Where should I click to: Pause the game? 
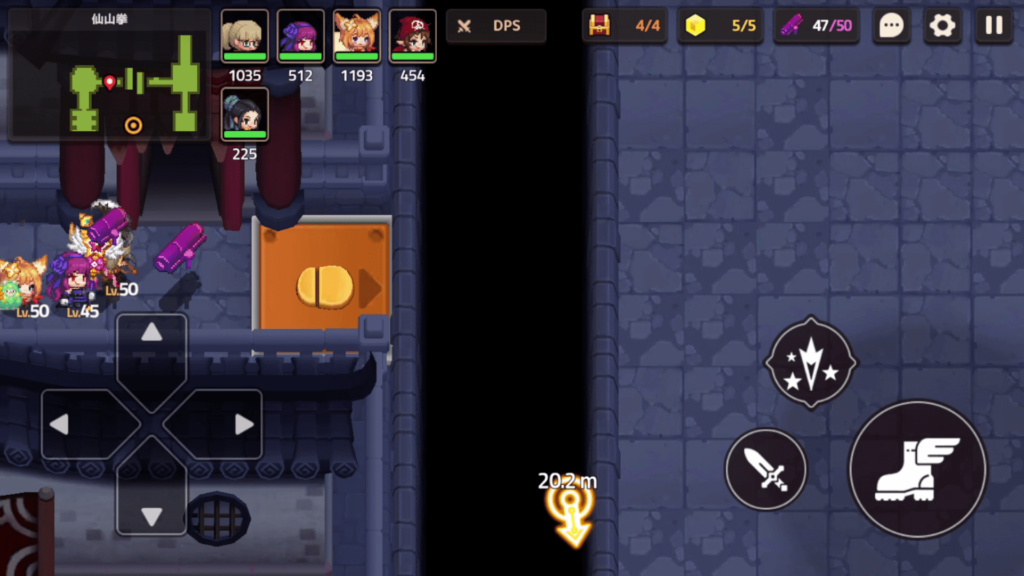point(994,26)
